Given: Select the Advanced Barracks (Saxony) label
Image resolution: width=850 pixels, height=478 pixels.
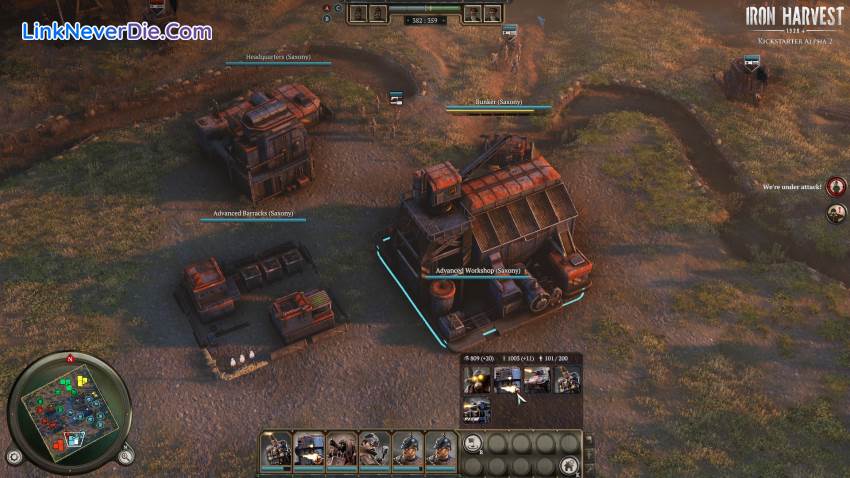Looking at the screenshot, I should point(253,214).
